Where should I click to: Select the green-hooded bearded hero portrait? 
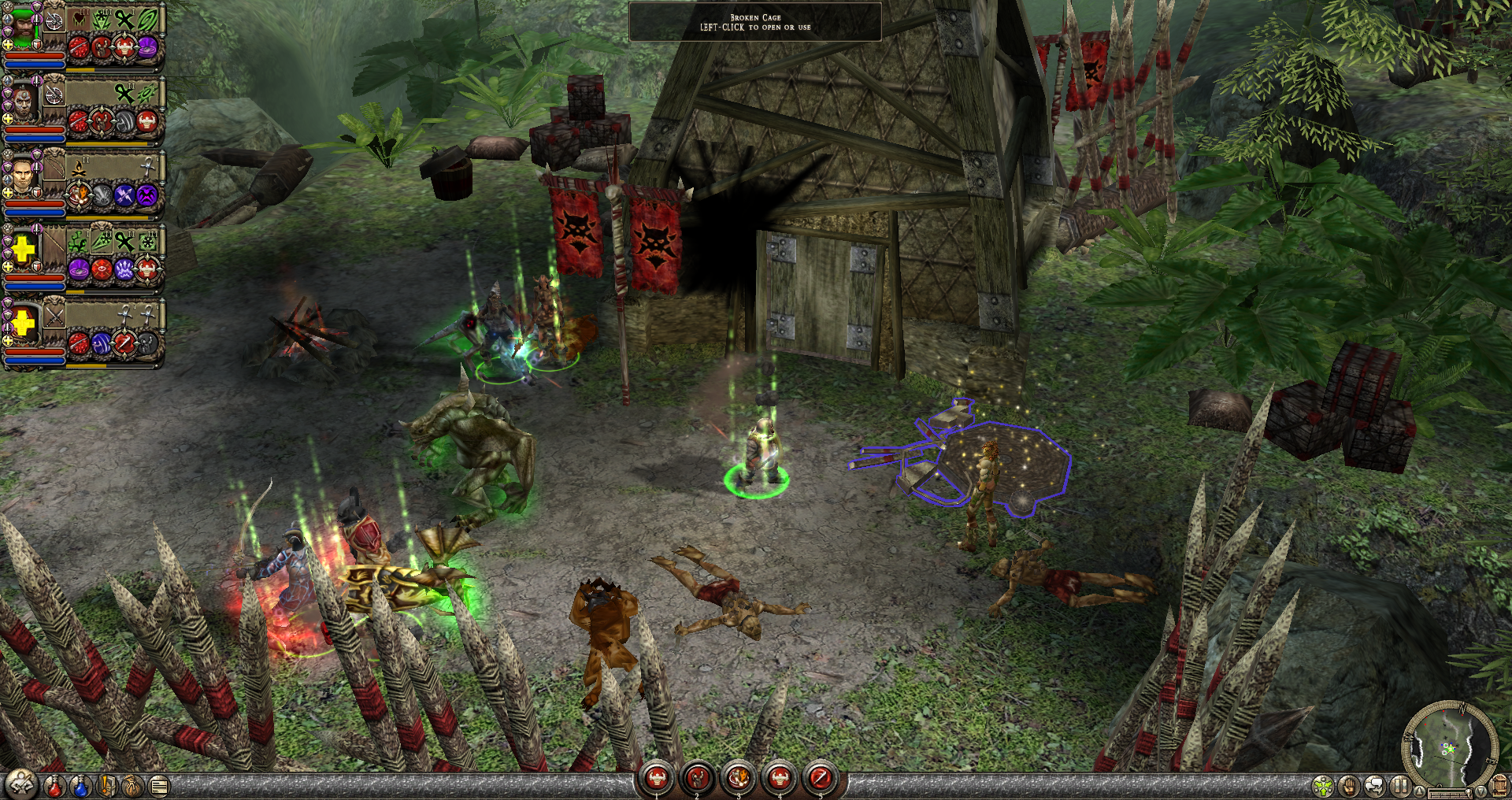(x=23, y=26)
